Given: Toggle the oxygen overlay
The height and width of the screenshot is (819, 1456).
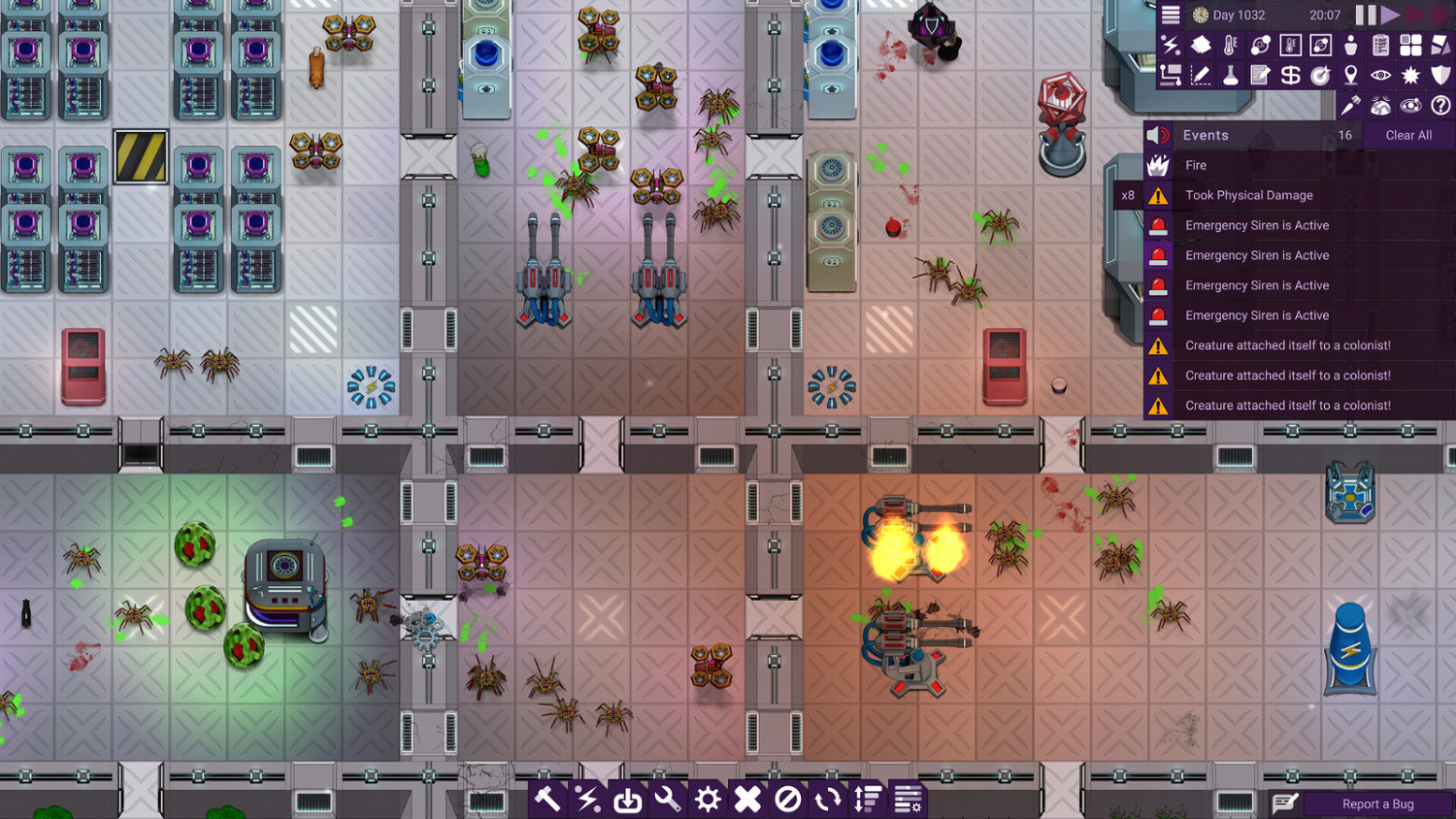Looking at the screenshot, I should 1259,45.
